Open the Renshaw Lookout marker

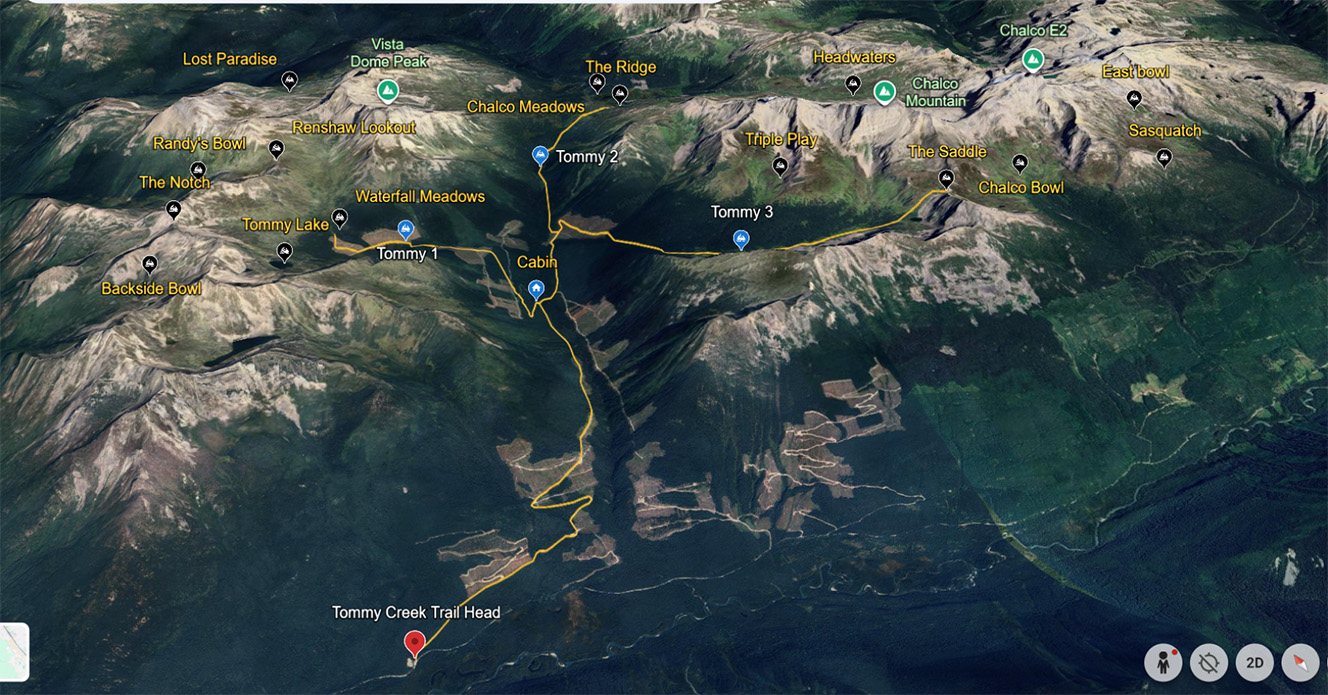(x=276, y=149)
